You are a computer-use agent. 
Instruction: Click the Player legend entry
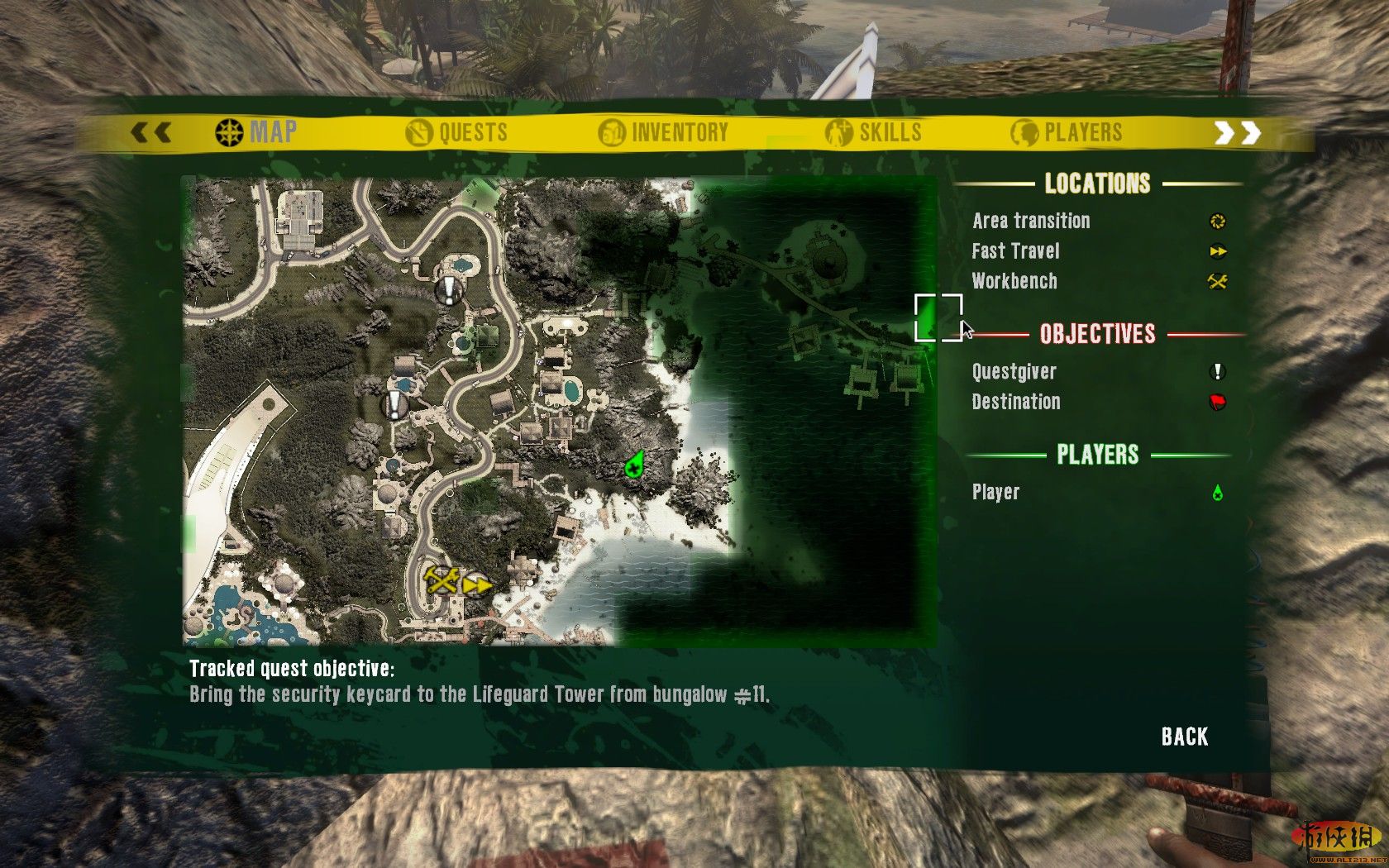coord(995,493)
